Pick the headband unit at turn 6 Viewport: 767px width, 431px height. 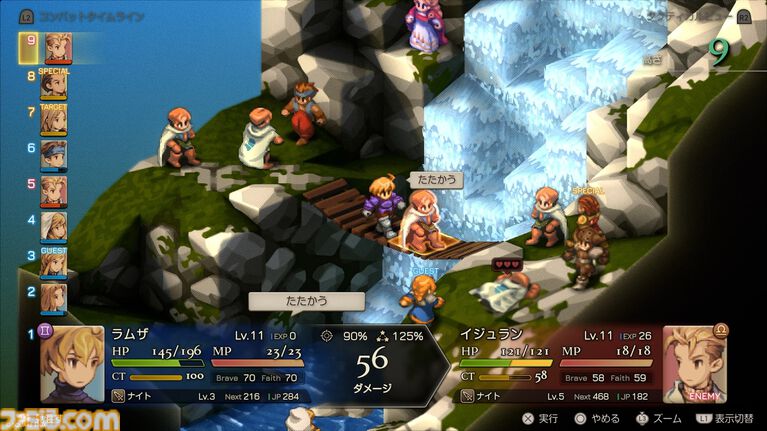pos(54,155)
